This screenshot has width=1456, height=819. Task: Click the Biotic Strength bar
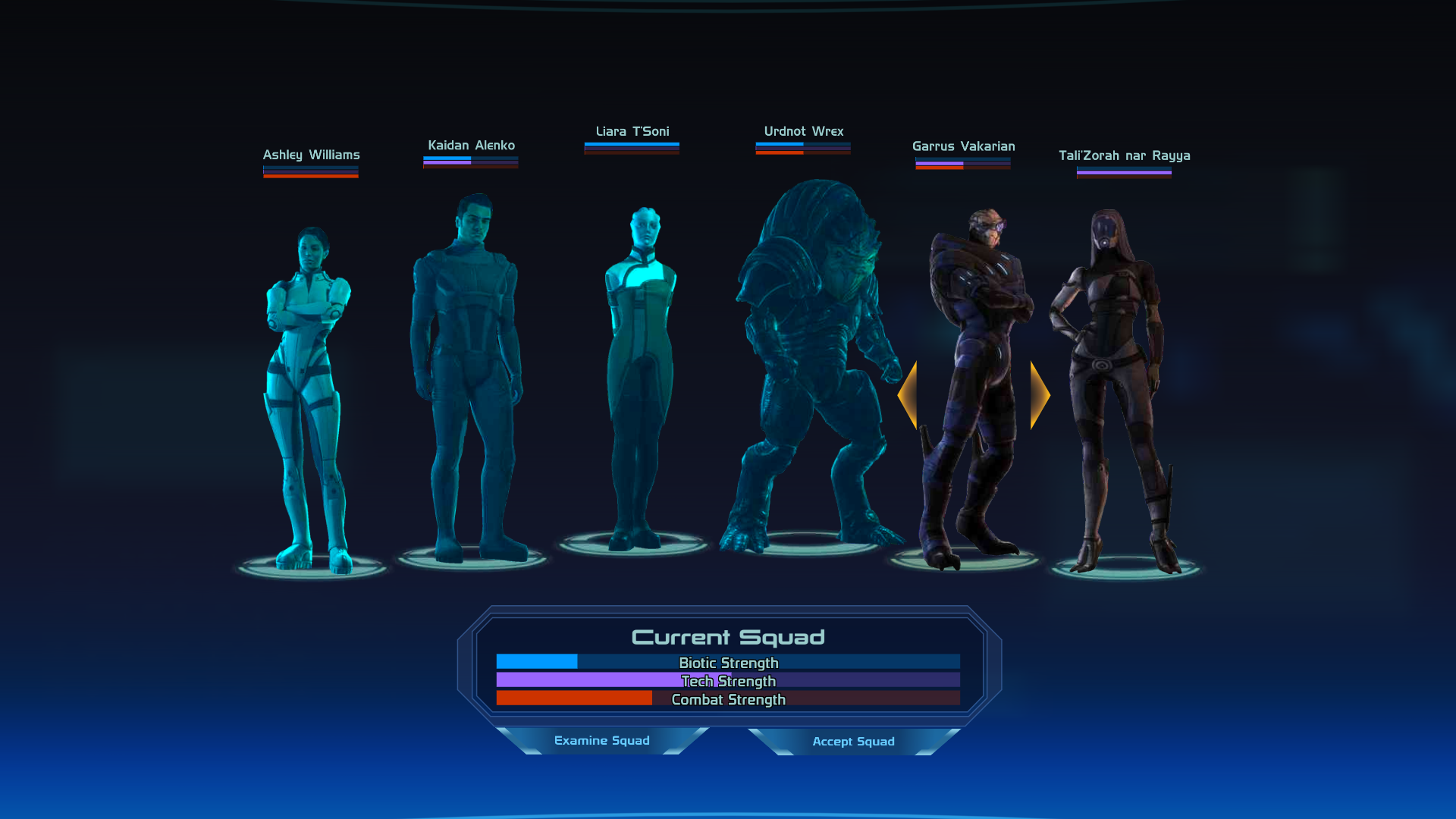(x=728, y=663)
